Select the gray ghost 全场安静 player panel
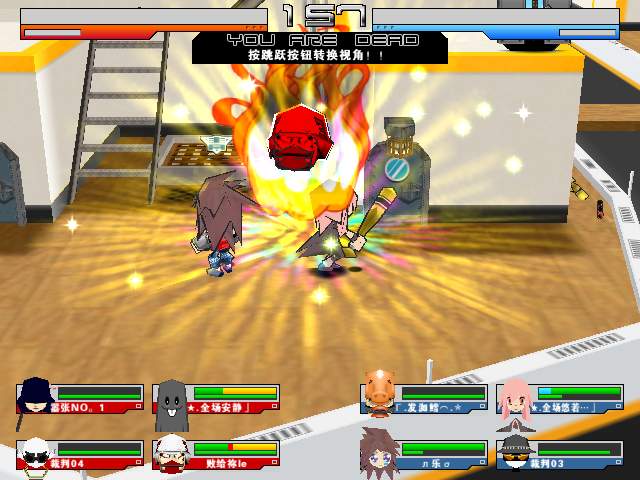The height and width of the screenshot is (480, 640). [x=216, y=399]
